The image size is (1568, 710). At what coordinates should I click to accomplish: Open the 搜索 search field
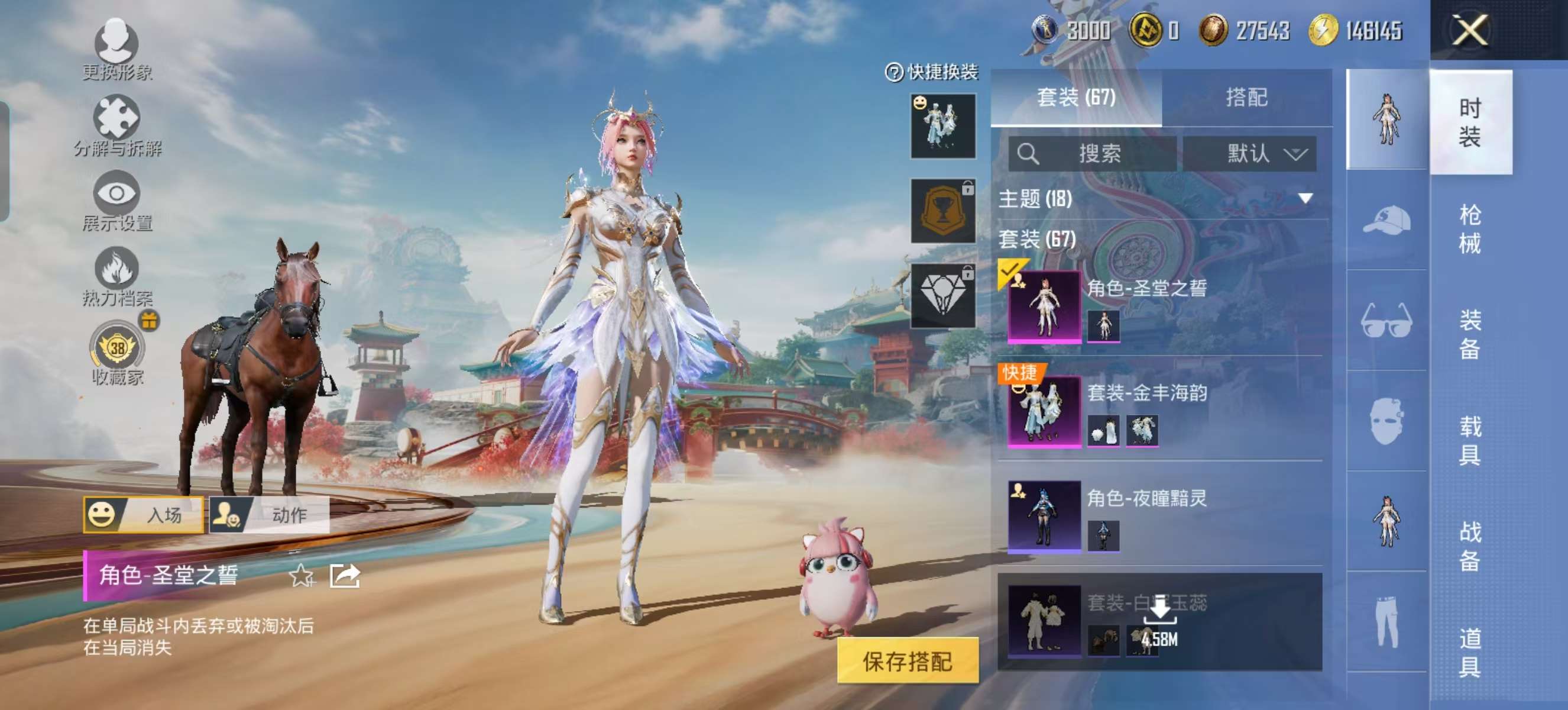(x=1092, y=153)
